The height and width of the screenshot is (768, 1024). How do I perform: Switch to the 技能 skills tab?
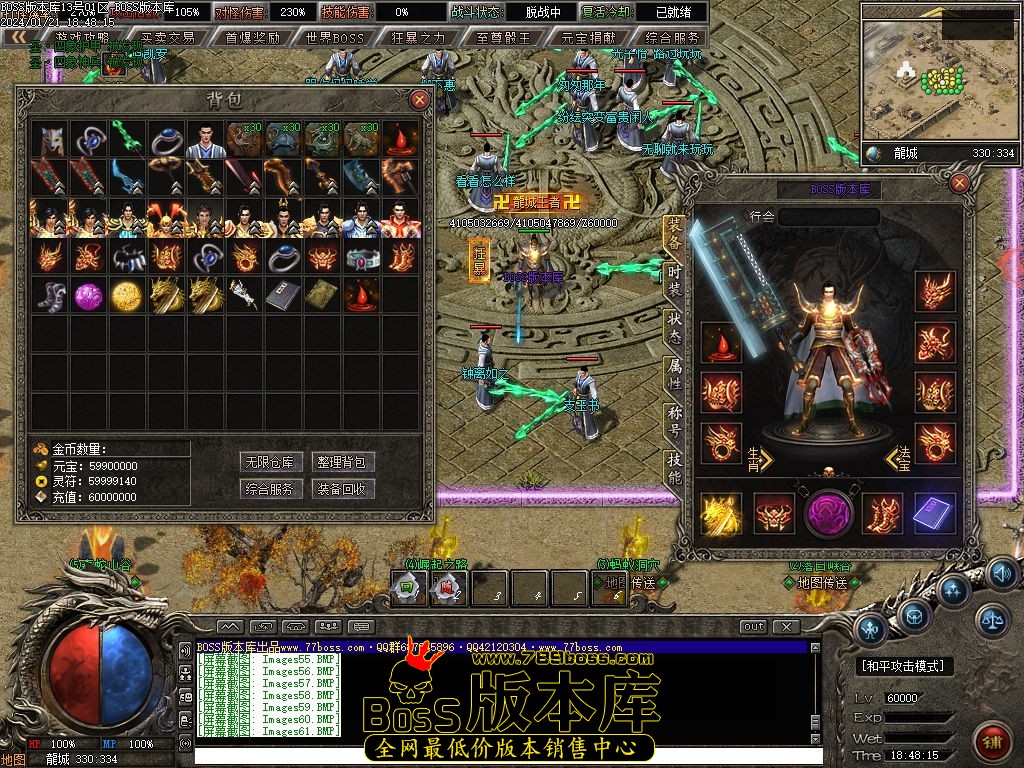pos(675,468)
